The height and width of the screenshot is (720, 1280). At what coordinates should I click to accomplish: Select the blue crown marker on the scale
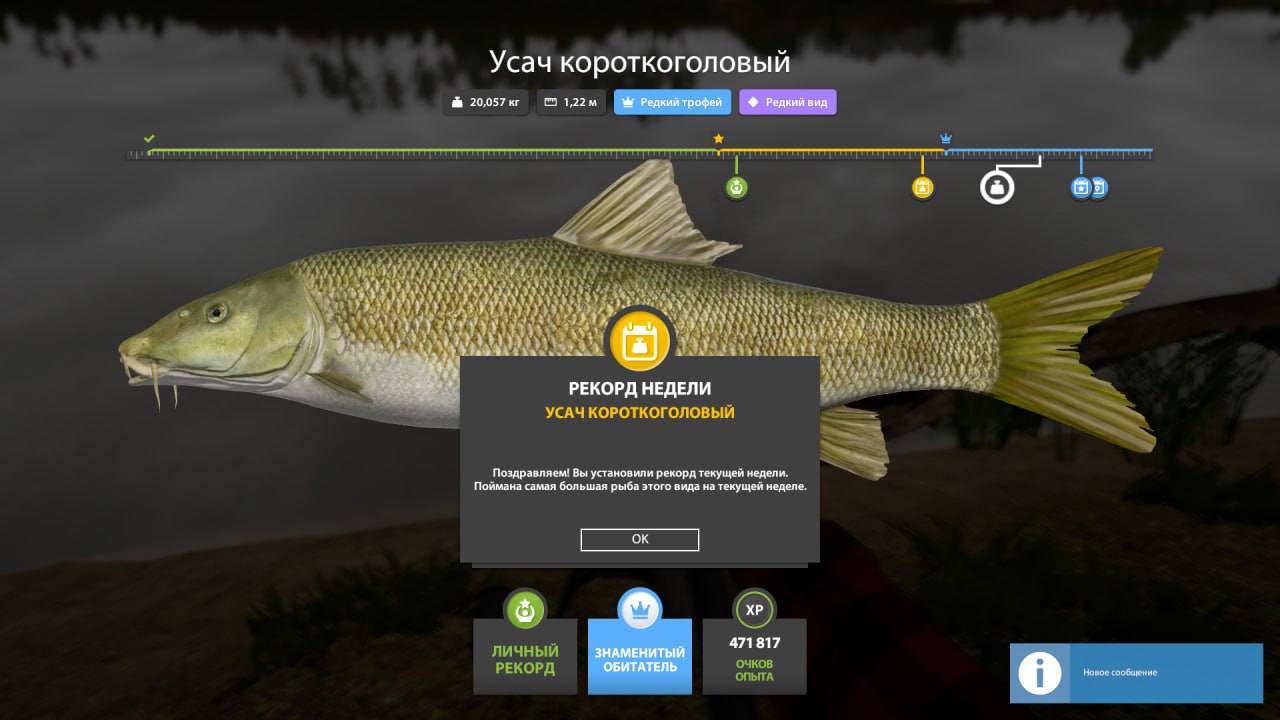(x=944, y=137)
